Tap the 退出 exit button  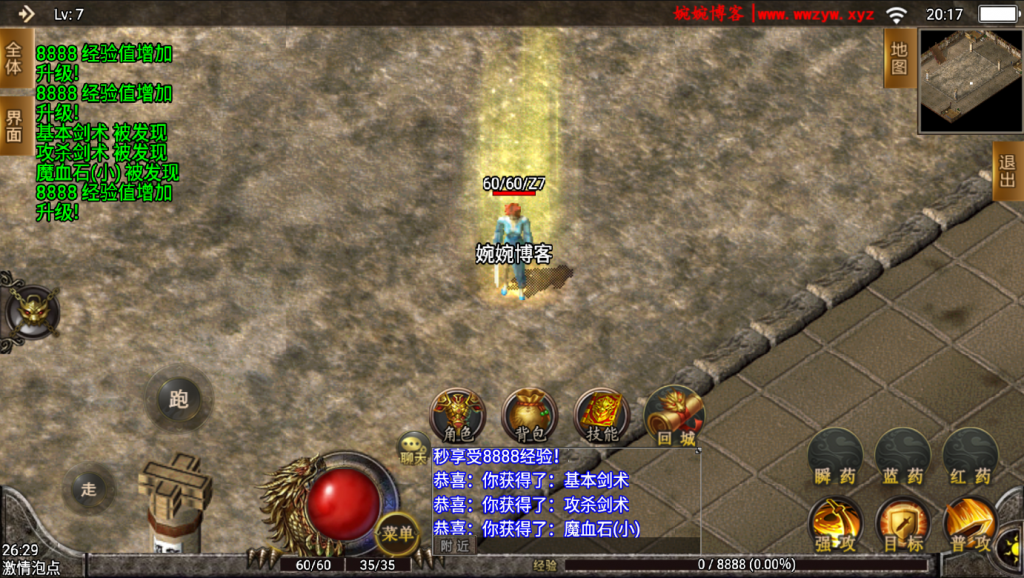pos(1007,171)
